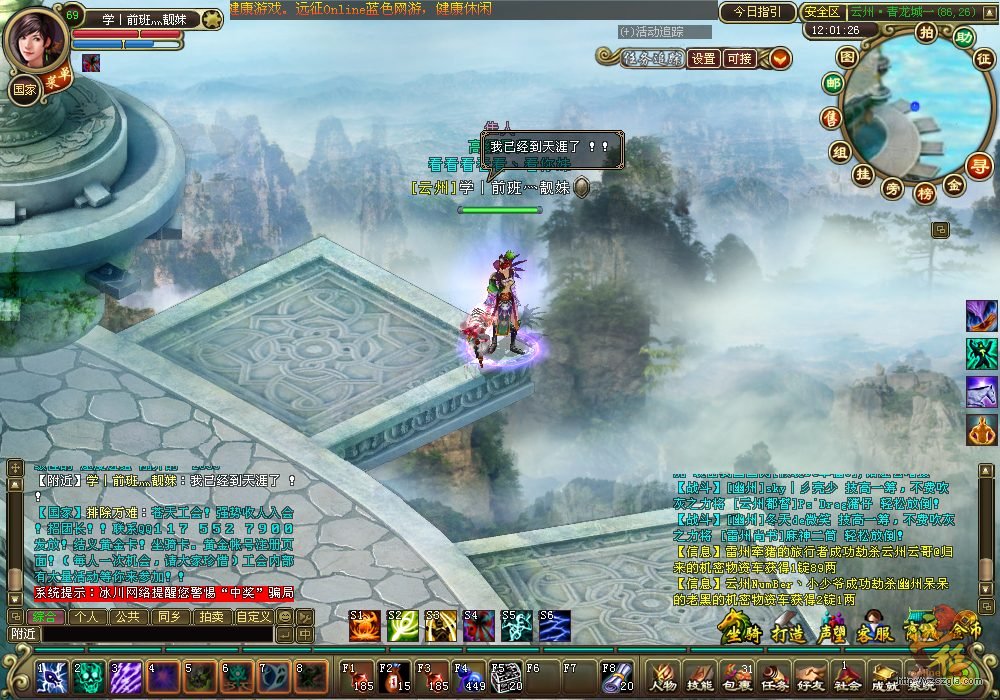Open the 人物 character panel
Image resolution: width=1000 pixels, height=700 pixels.
664,677
